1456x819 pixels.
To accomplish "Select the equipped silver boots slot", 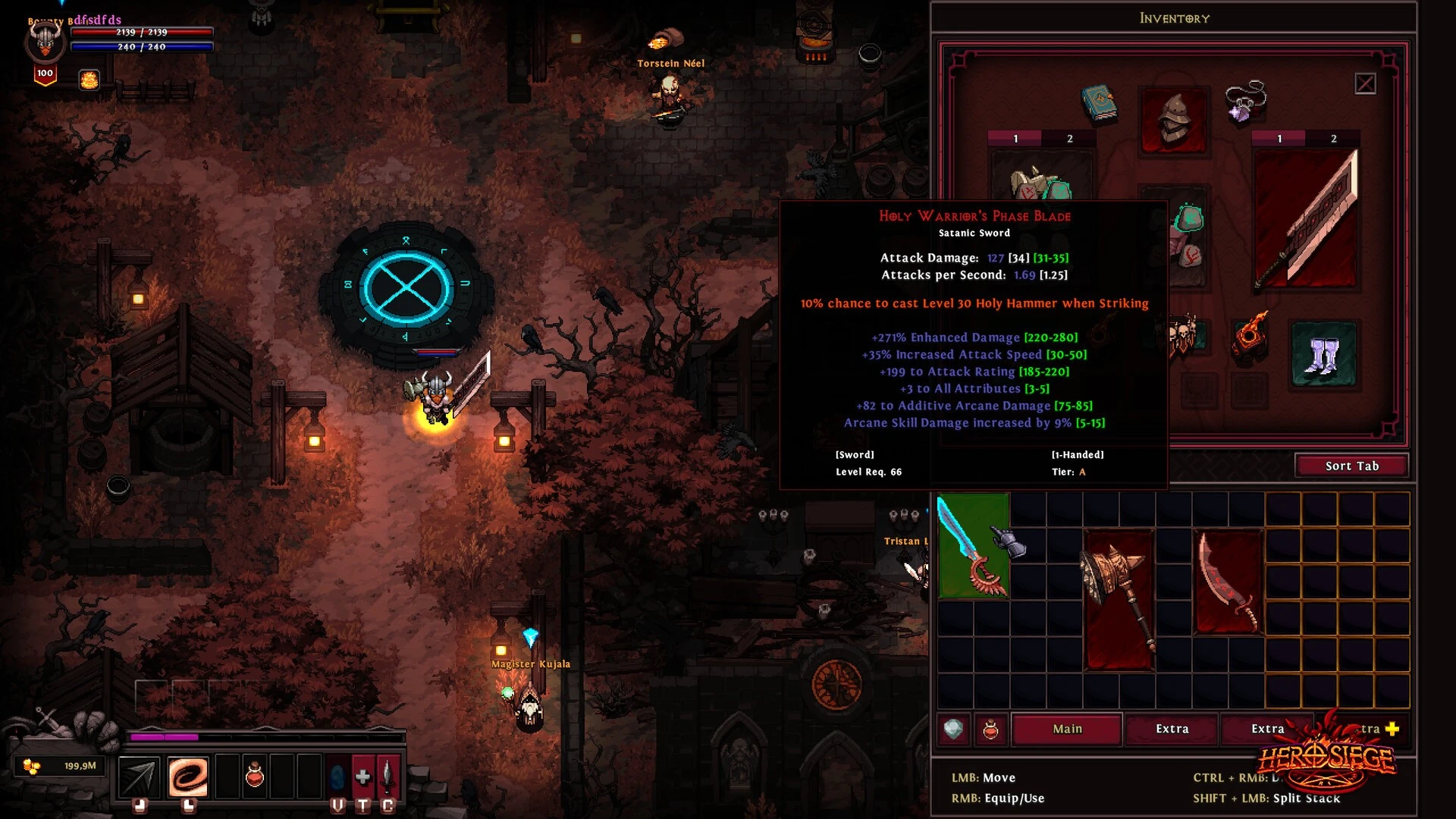I will [1323, 355].
